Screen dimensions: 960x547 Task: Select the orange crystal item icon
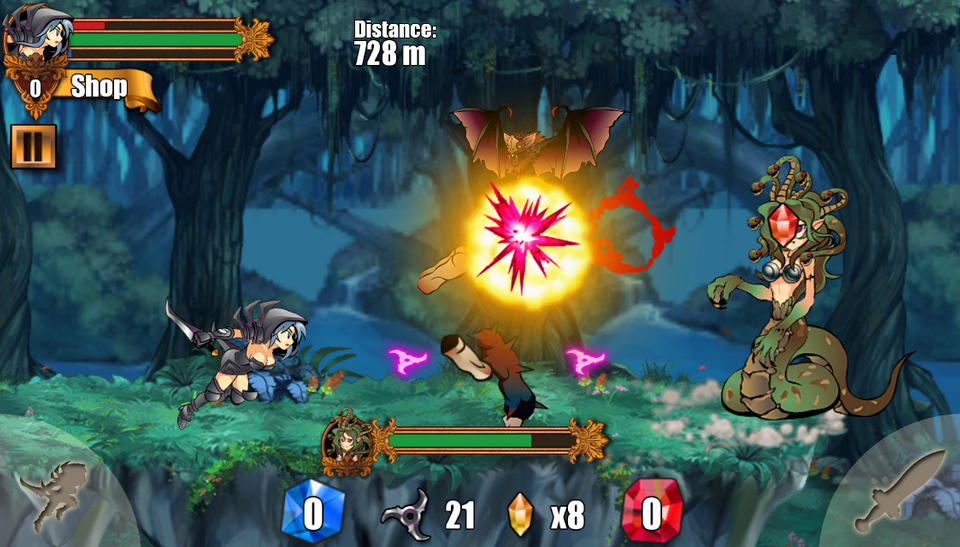click(x=520, y=514)
